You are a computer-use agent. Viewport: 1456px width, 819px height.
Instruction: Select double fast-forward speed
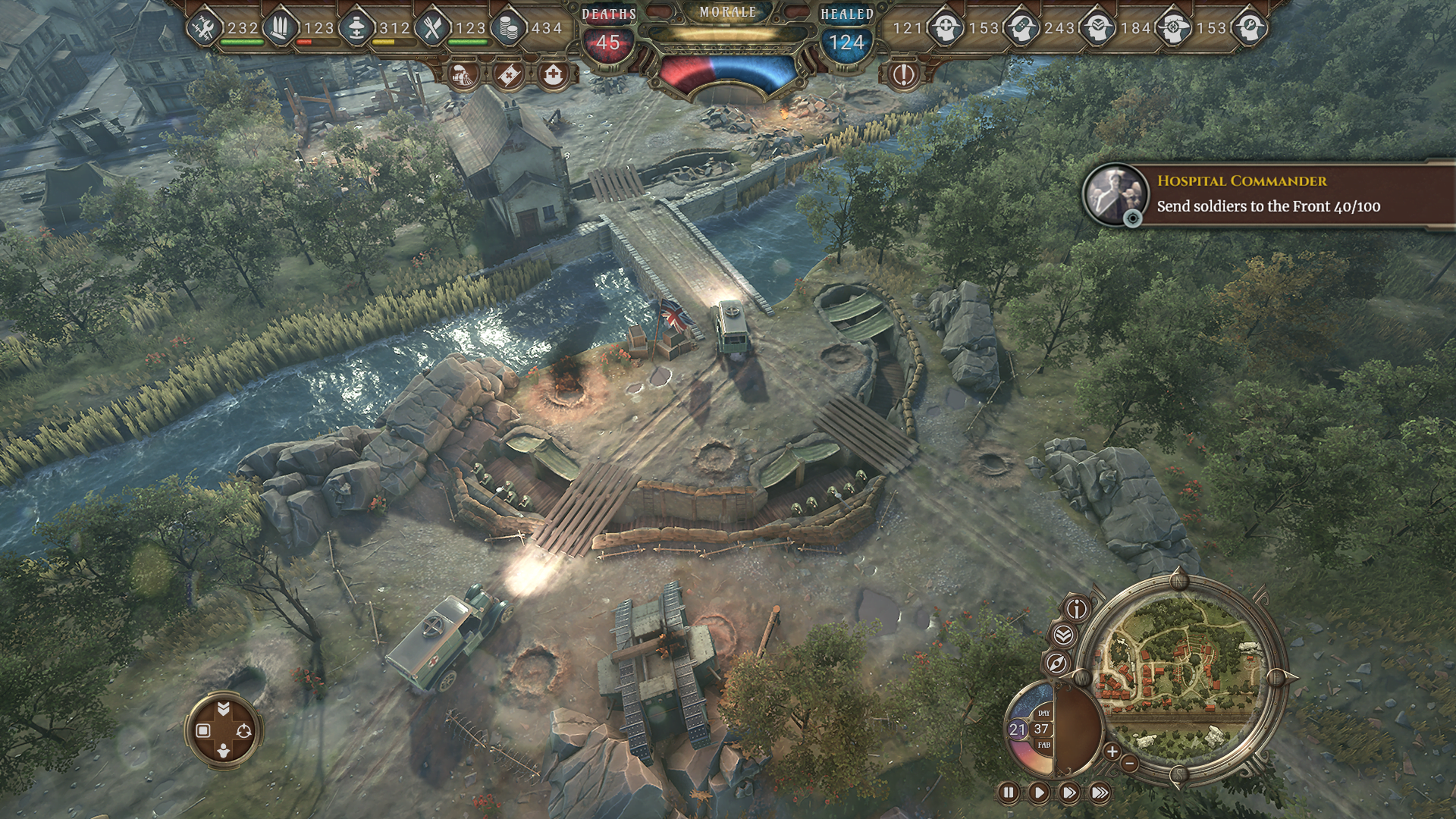1069,793
